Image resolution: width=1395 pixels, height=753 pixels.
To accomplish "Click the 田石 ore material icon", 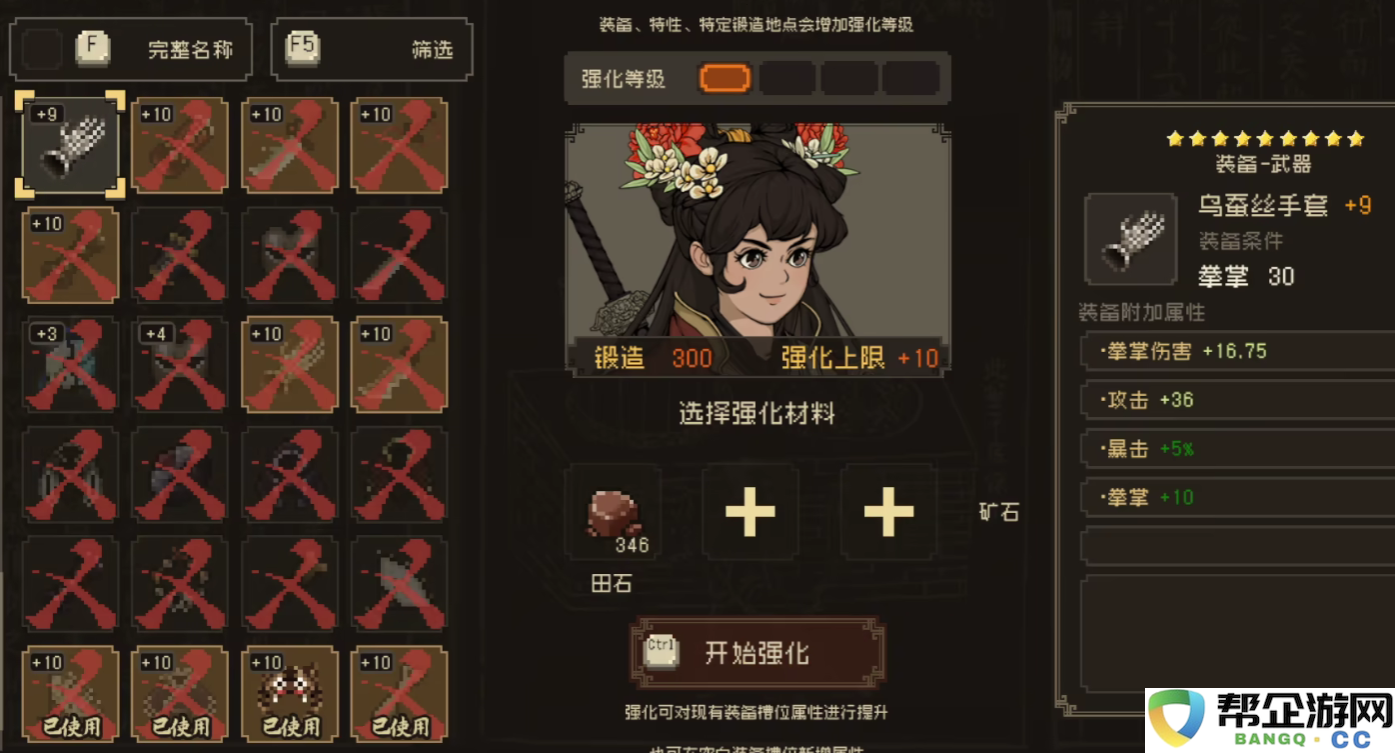I will [x=613, y=510].
